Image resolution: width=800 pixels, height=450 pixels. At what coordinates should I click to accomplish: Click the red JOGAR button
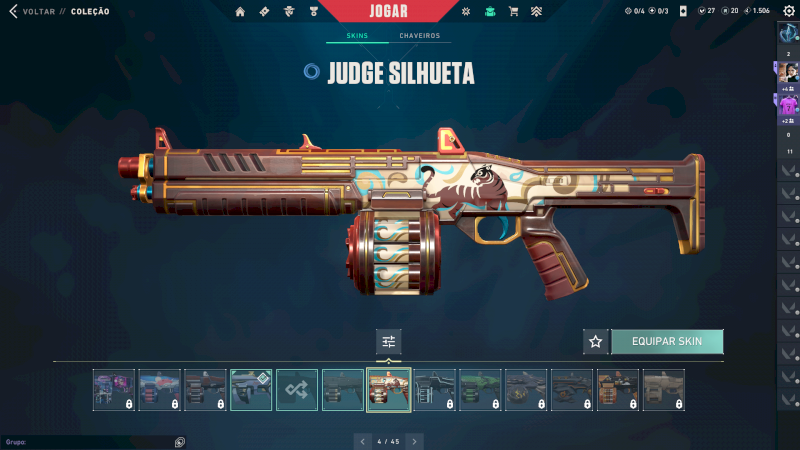pos(402,11)
